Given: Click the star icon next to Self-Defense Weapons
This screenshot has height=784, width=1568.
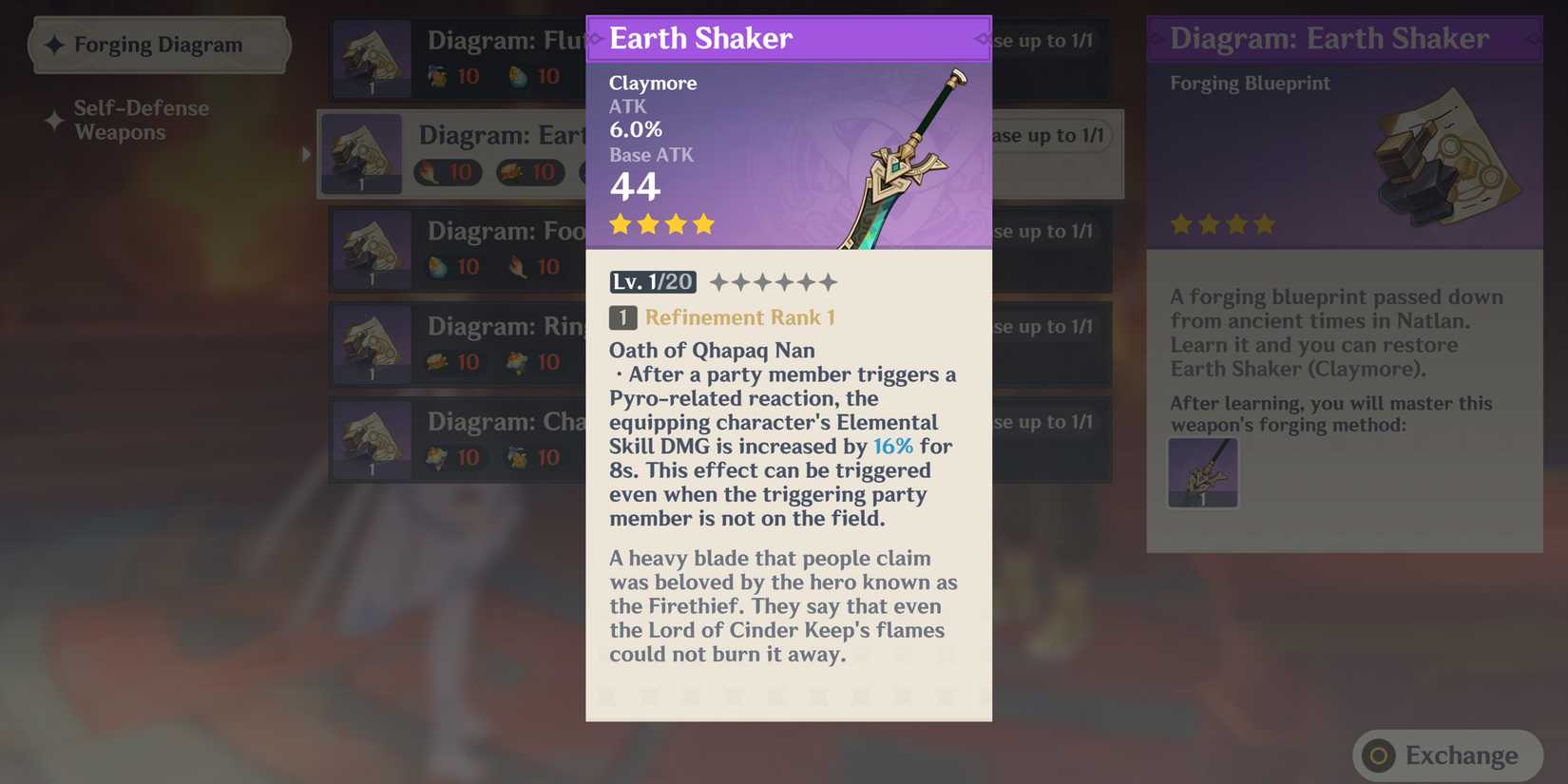Looking at the screenshot, I should [52, 120].
